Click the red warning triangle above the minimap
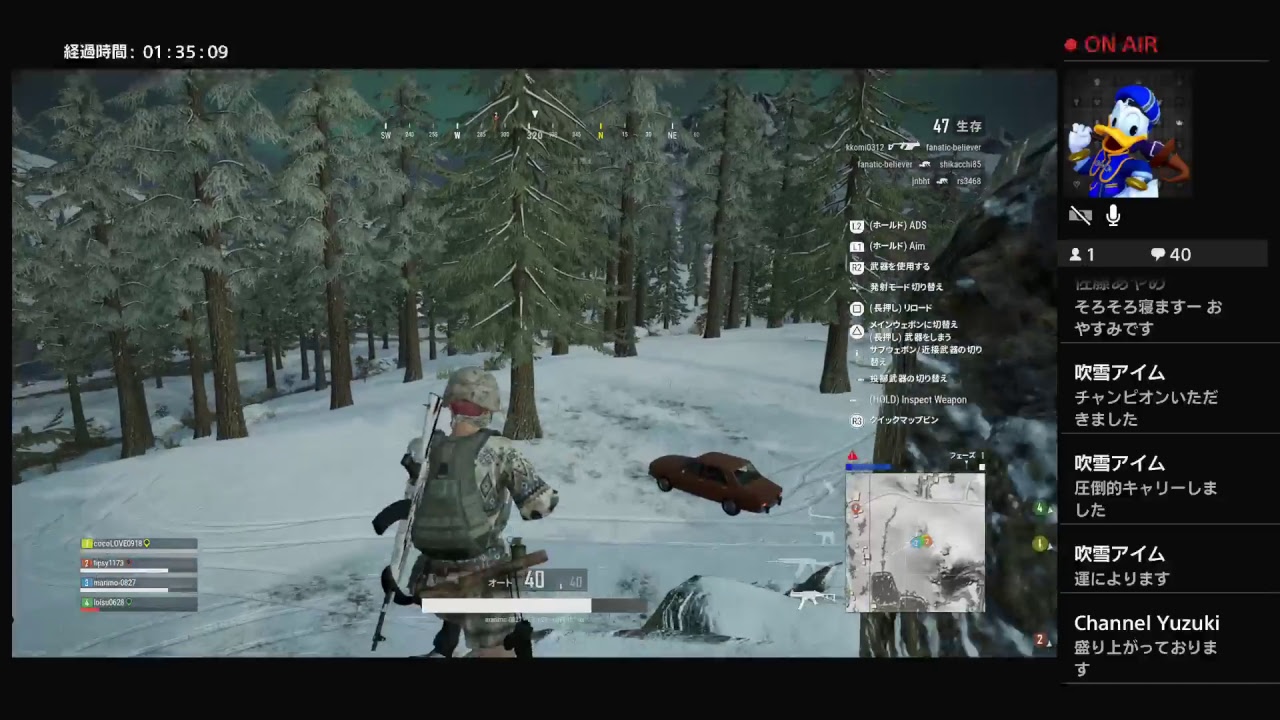This screenshot has width=1280, height=720. [852, 456]
